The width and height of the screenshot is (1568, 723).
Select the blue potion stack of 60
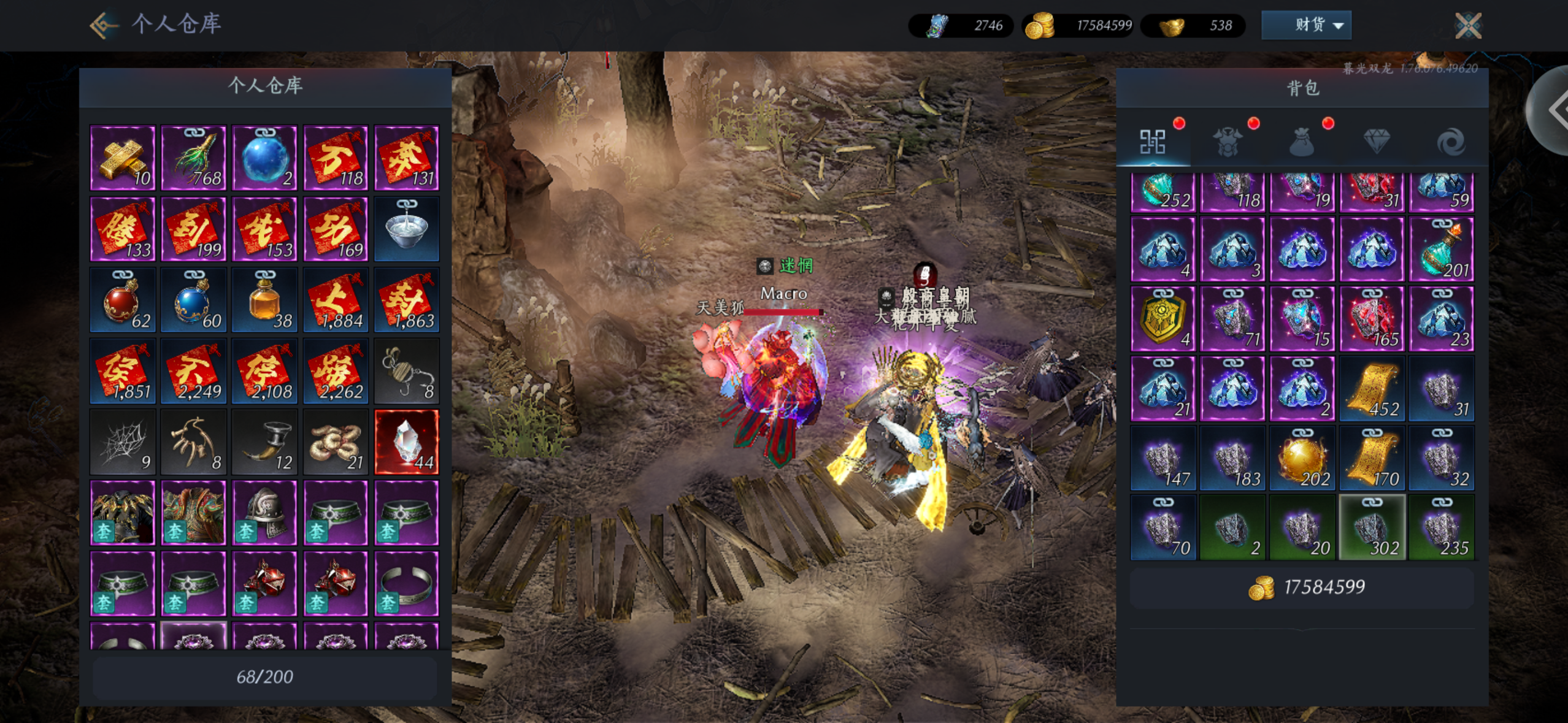coord(194,300)
